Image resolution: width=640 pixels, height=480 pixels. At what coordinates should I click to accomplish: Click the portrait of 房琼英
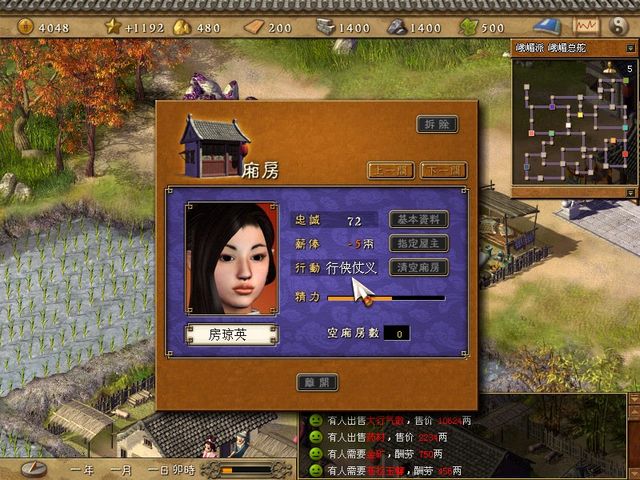pyautogui.click(x=231, y=258)
